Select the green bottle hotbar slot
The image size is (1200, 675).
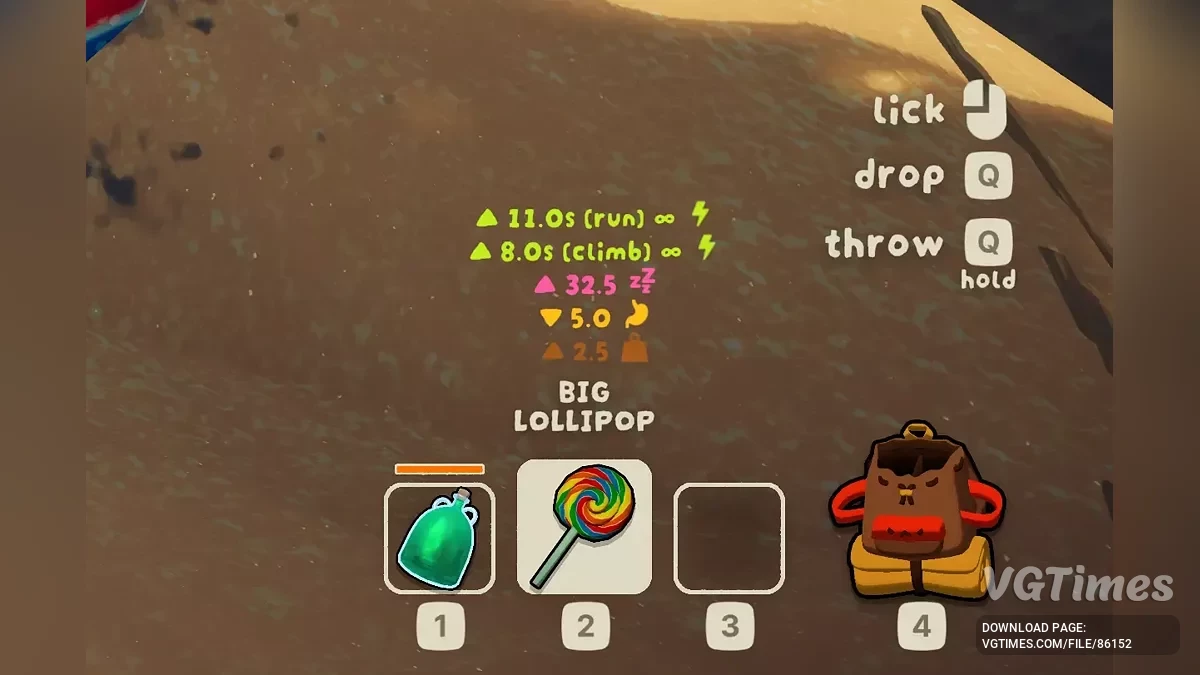439,538
